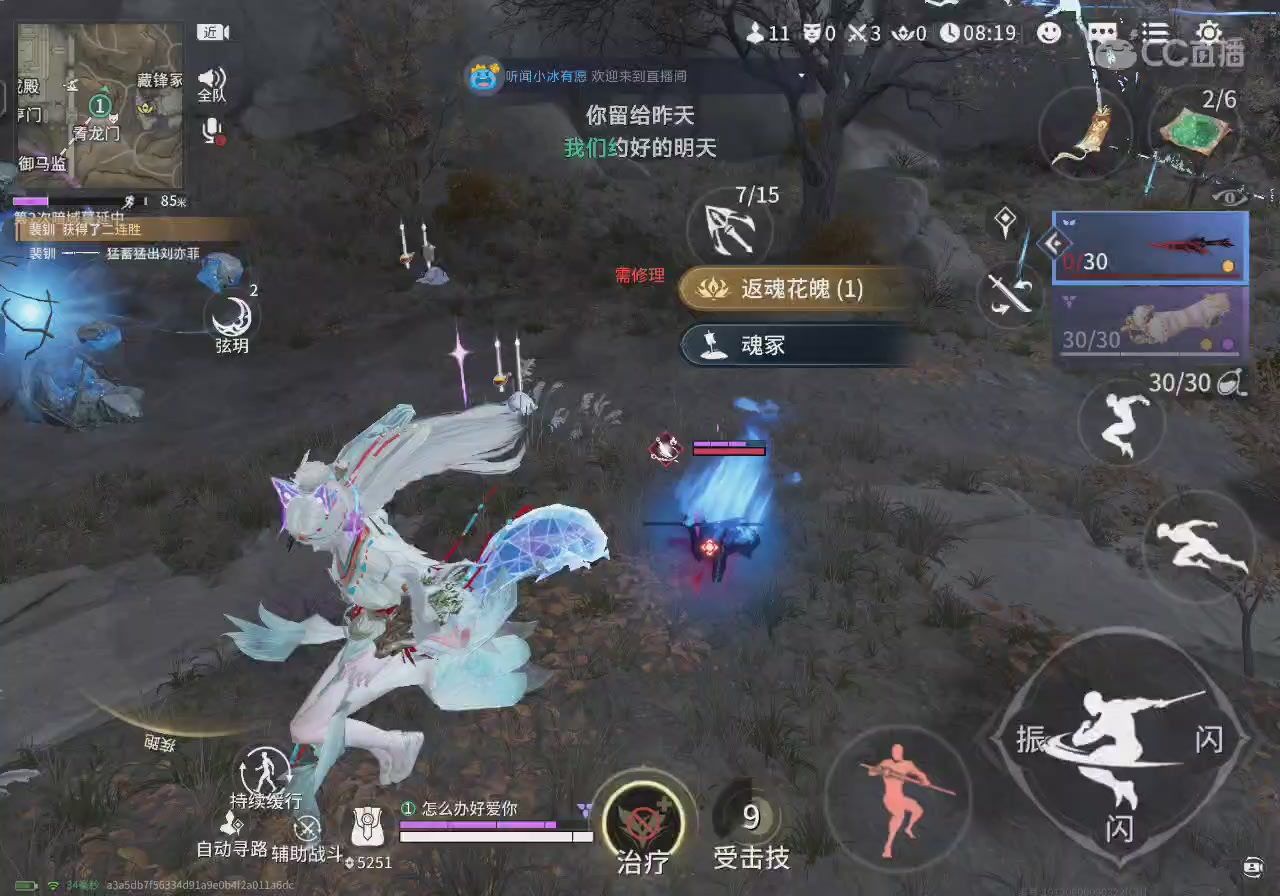The width and height of the screenshot is (1280, 896).
Task: Open the chat bubble messages icon
Action: (1103, 32)
